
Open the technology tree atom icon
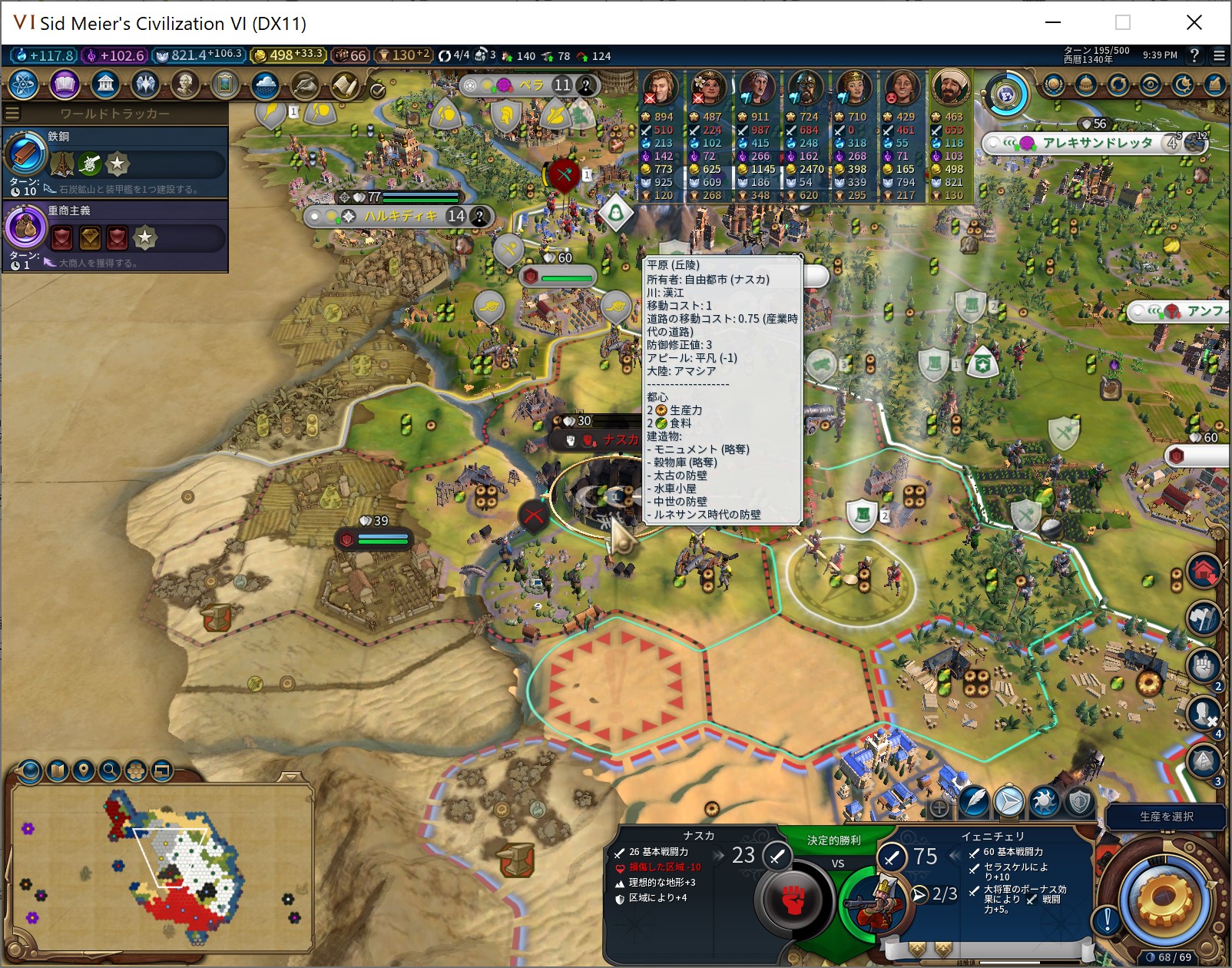click(23, 85)
